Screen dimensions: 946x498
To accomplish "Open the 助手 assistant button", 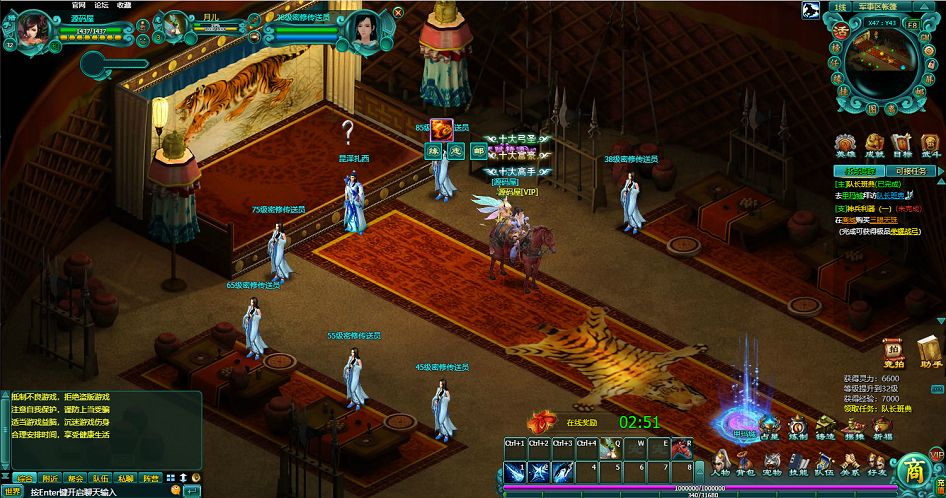I will (929, 352).
